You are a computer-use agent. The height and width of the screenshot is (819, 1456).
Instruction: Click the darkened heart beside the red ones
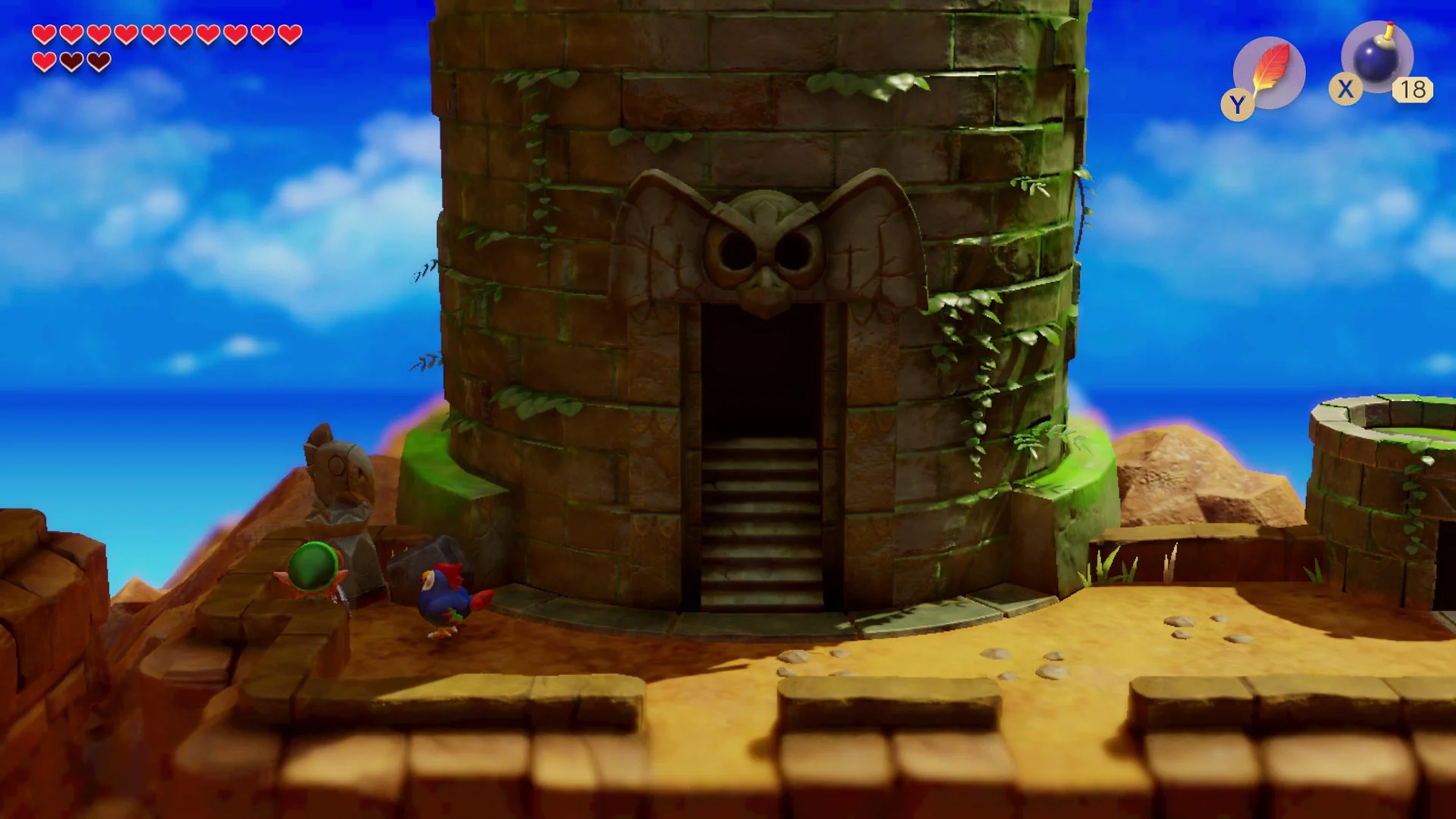click(72, 61)
